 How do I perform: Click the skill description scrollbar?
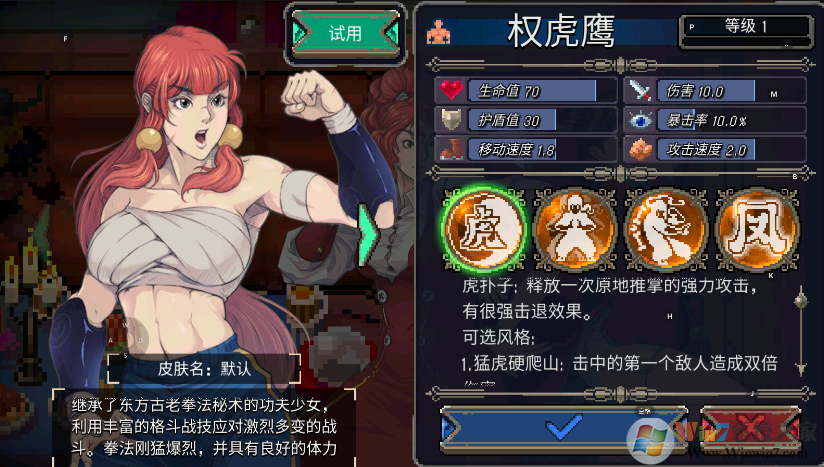(799, 330)
